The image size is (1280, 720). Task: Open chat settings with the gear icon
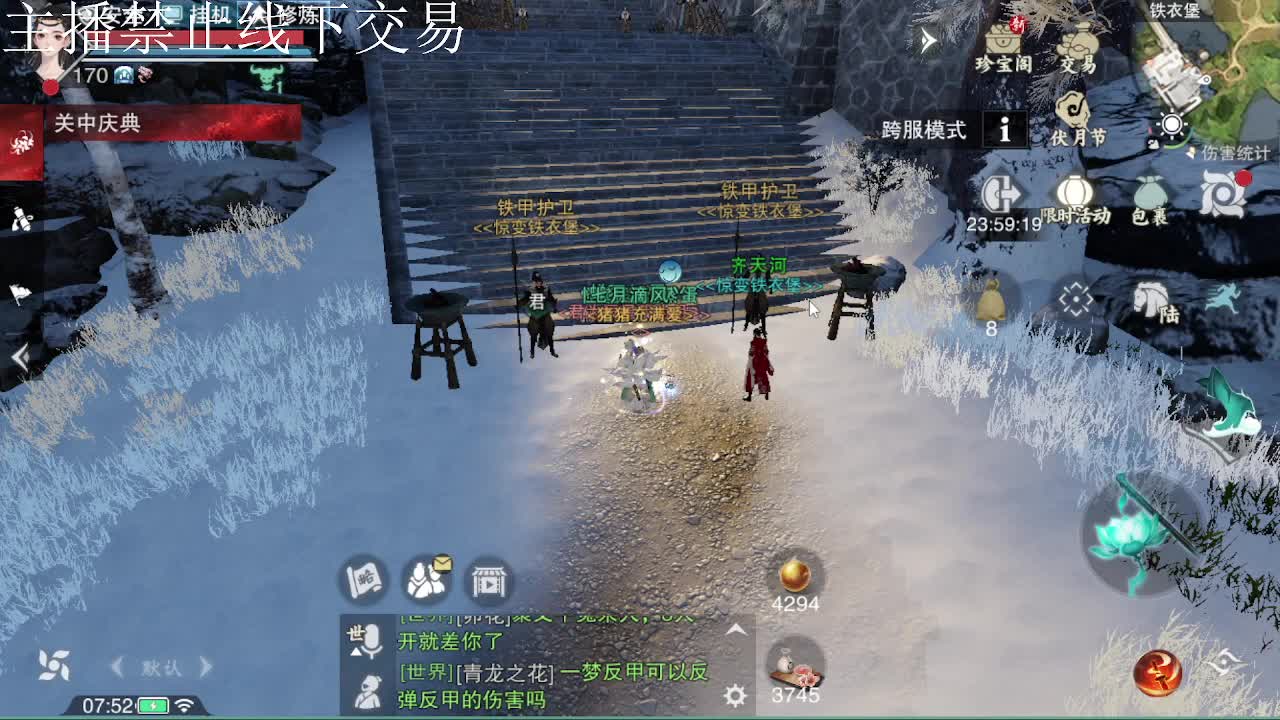(735, 695)
